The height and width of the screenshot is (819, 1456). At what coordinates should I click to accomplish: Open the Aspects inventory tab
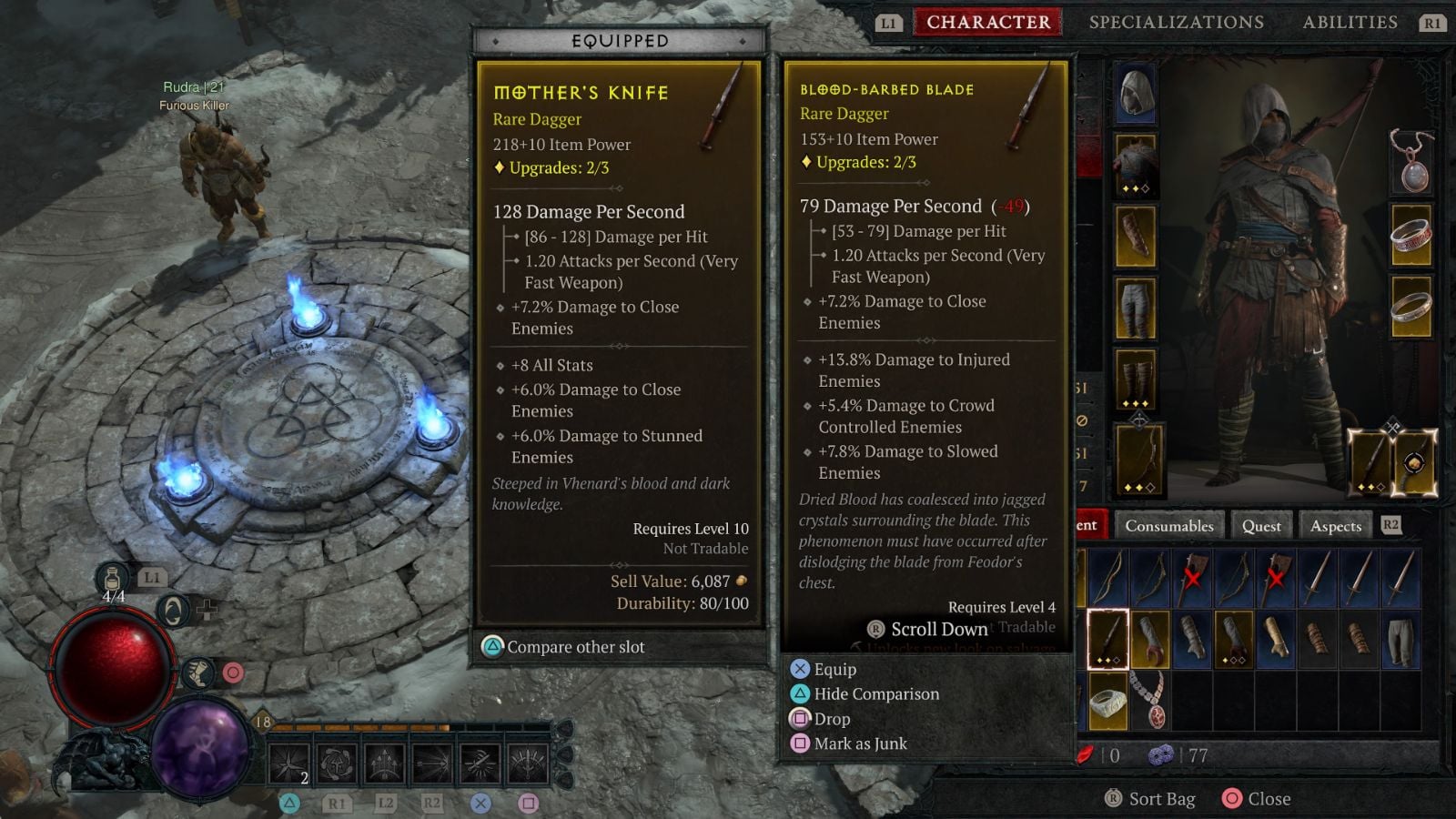click(1335, 526)
